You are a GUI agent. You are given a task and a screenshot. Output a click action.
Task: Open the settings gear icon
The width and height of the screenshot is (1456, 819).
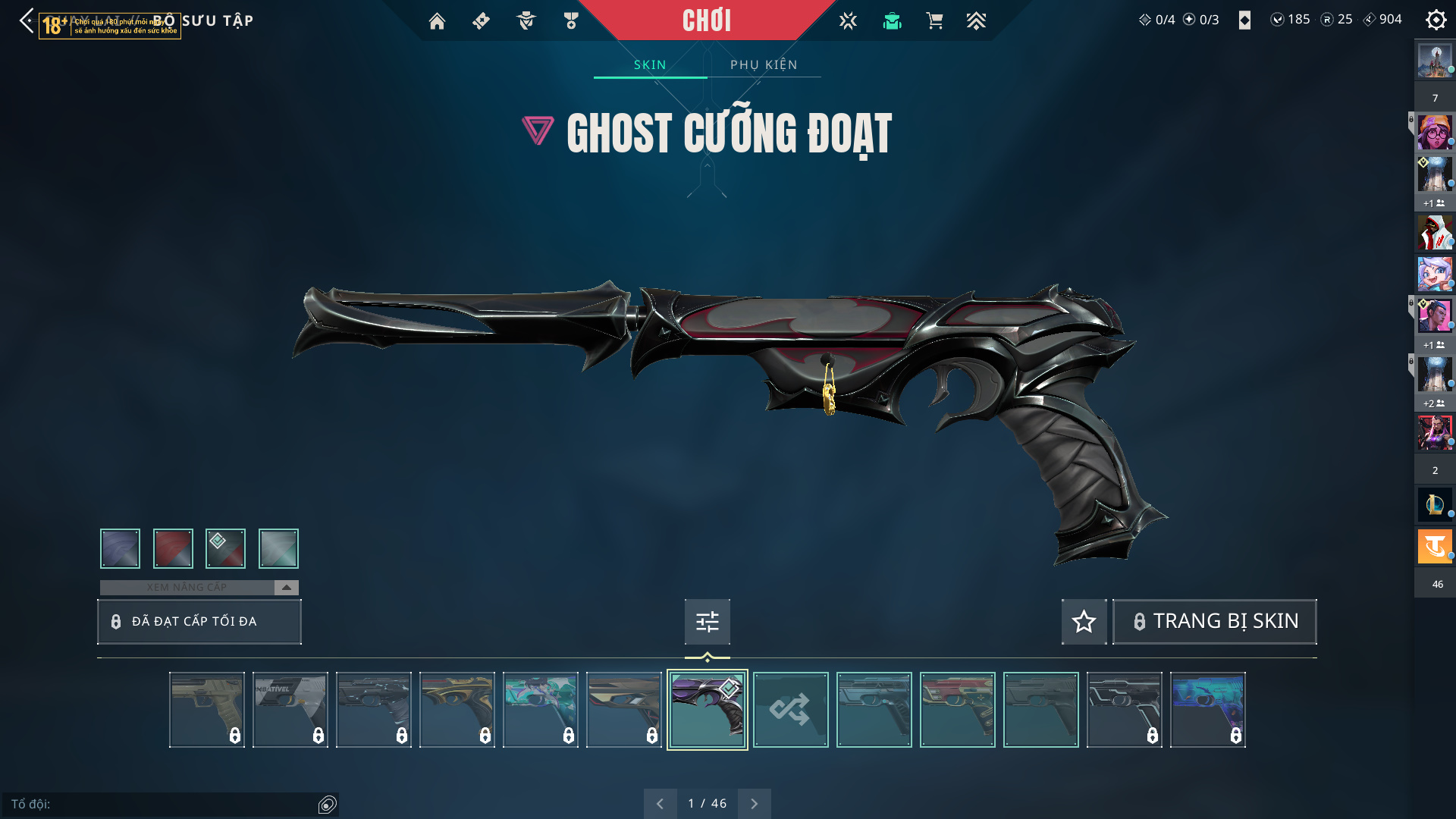[1436, 20]
